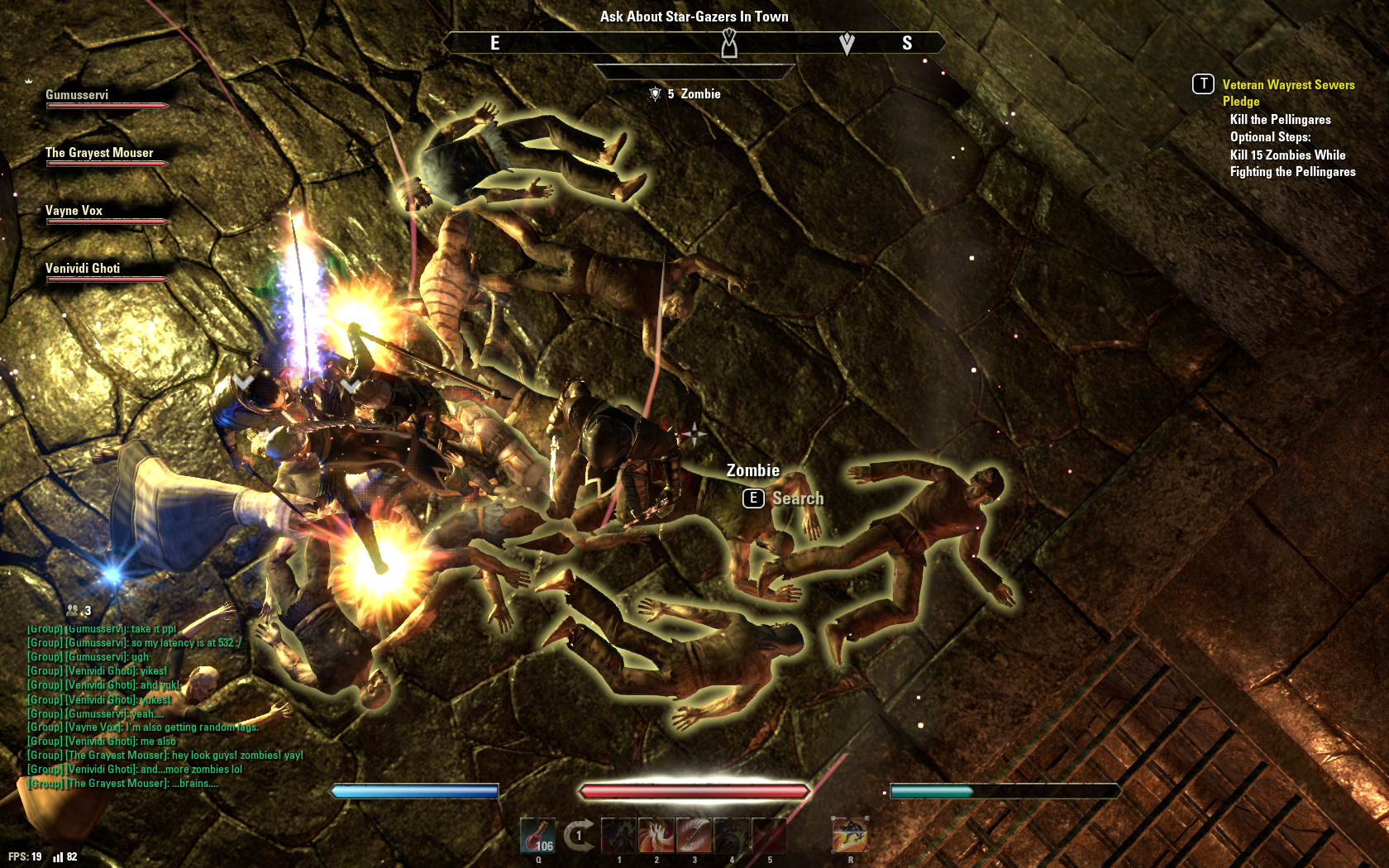This screenshot has height=868, width=1389.
Task: Unleash the ultimate ability with leaping warrior
Action: coord(850,835)
